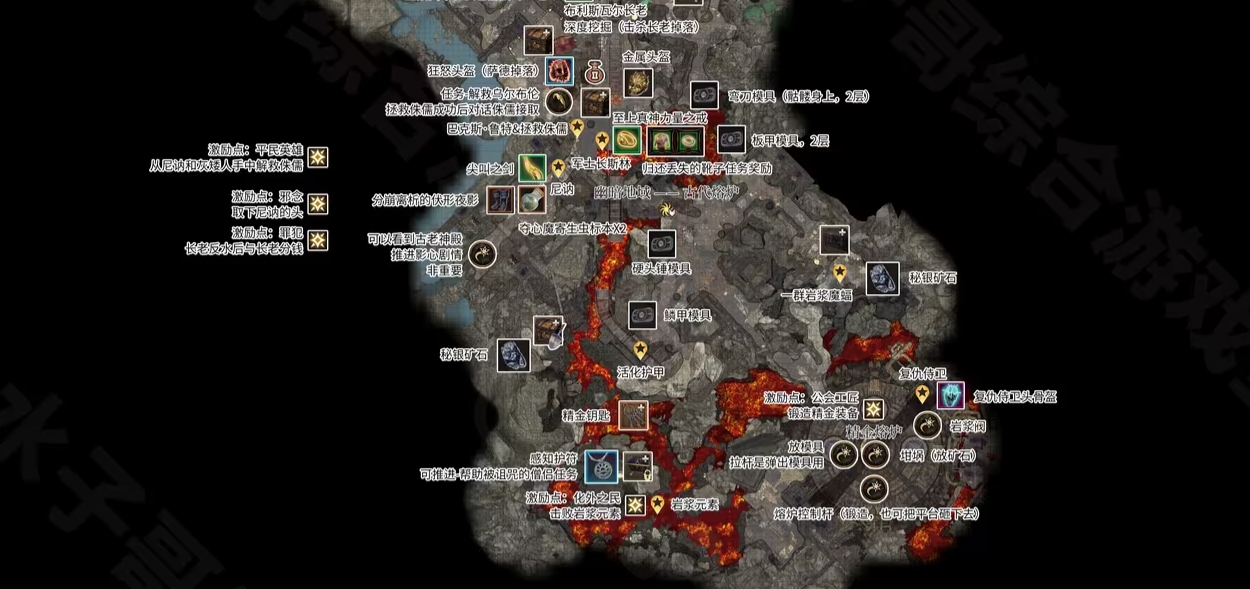Select the 复仇侍卫头骨盔 helmet icon
This screenshot has height=589, width=1250.
[x=951, y=396]
